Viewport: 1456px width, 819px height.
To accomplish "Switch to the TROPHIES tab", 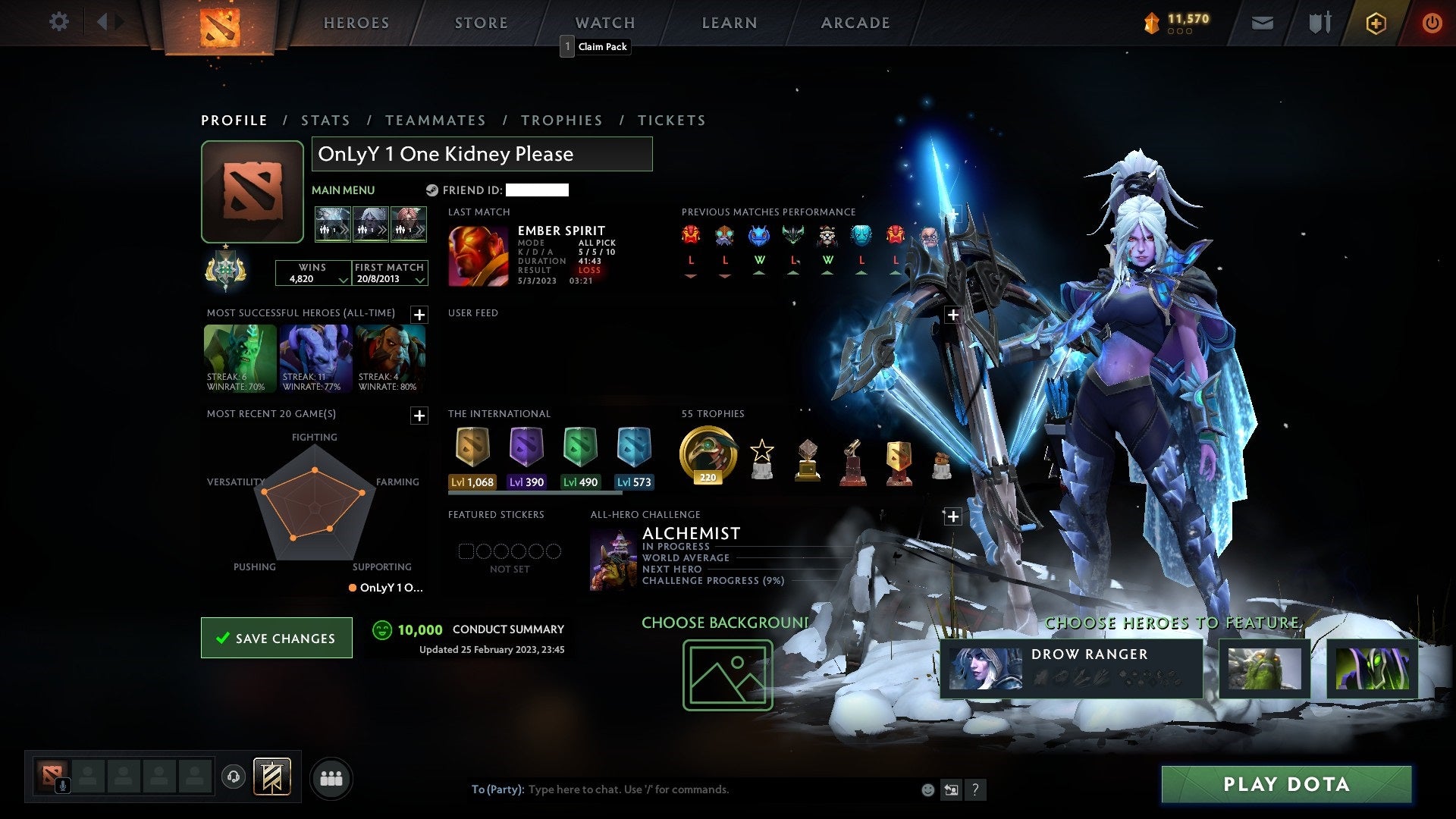I will pos(562,120).
